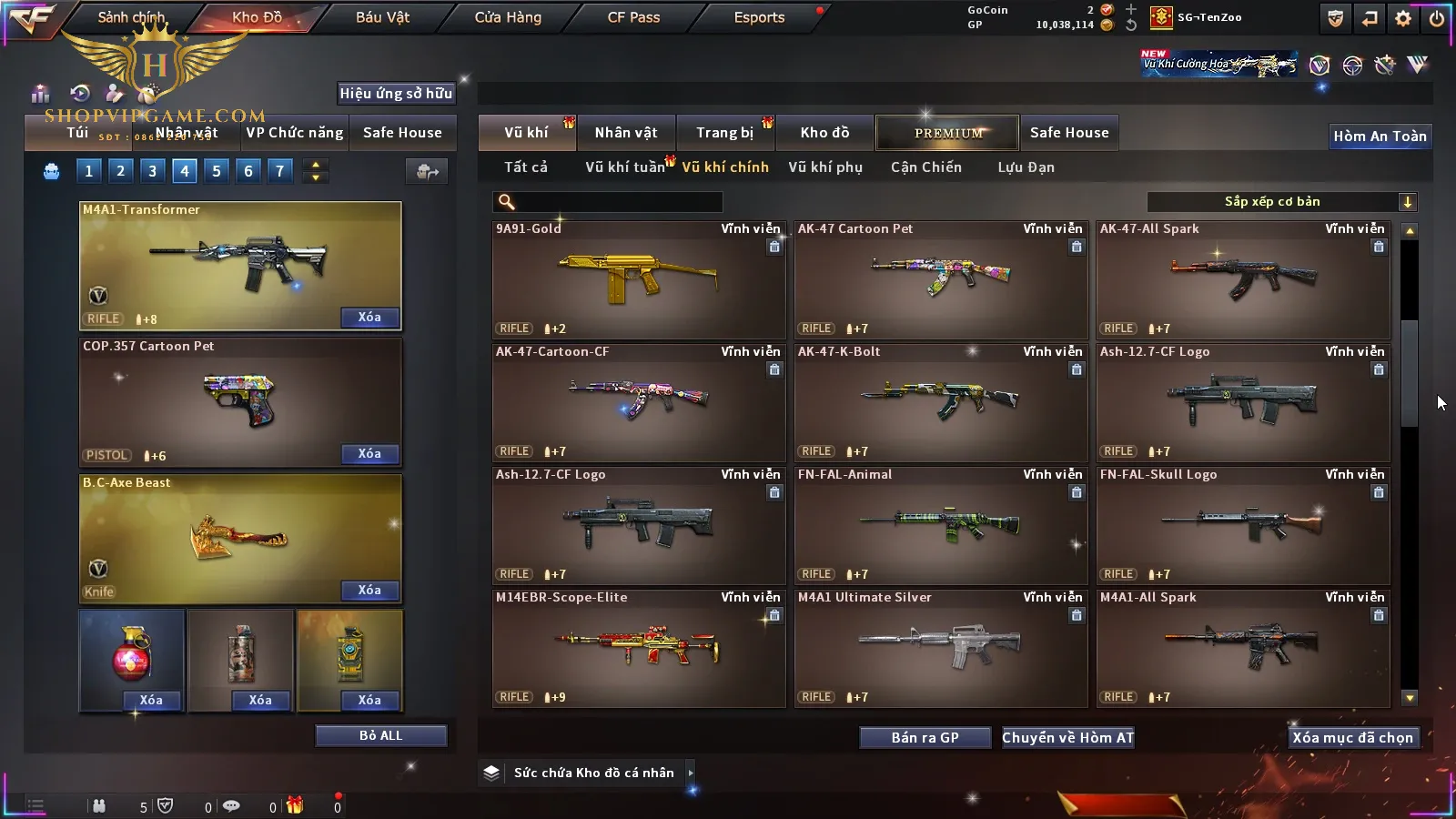This screenshot has height=819, width=1456.
Task: Show the Cận Chiến melee category
Action: (x=925, y=167)
